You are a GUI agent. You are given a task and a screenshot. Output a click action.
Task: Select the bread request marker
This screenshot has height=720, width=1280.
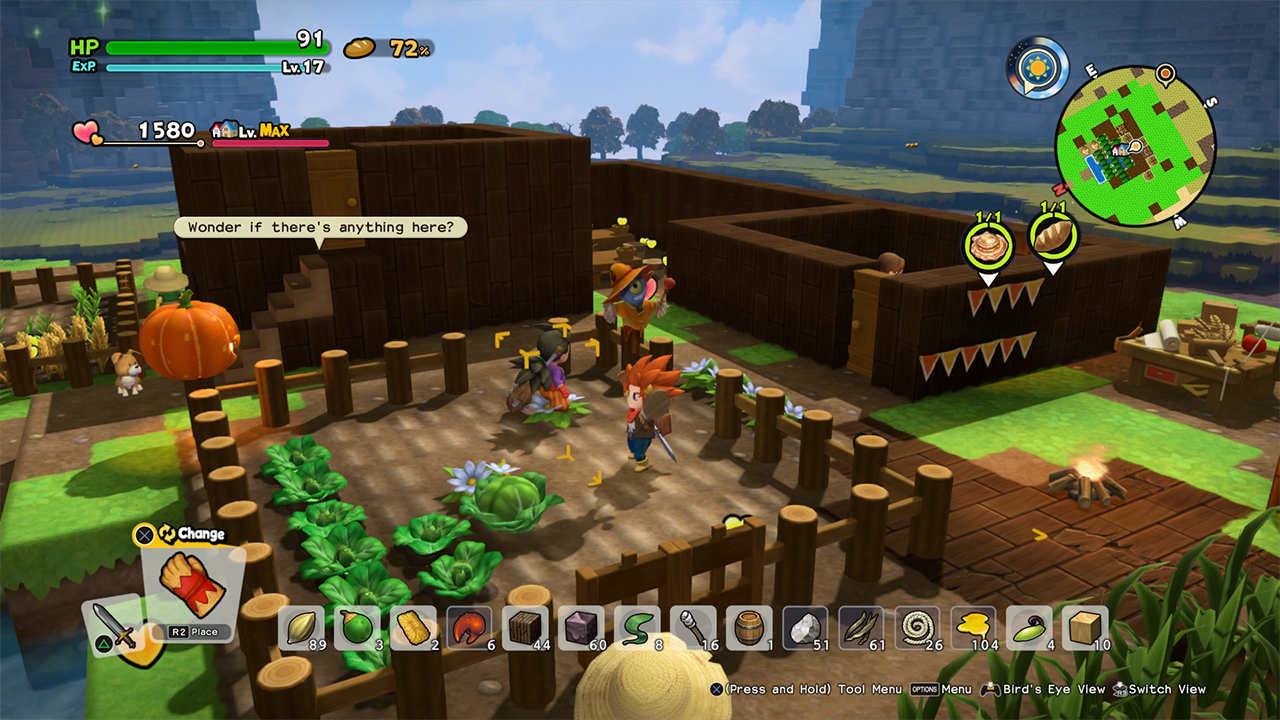(x=1054, y=238)
